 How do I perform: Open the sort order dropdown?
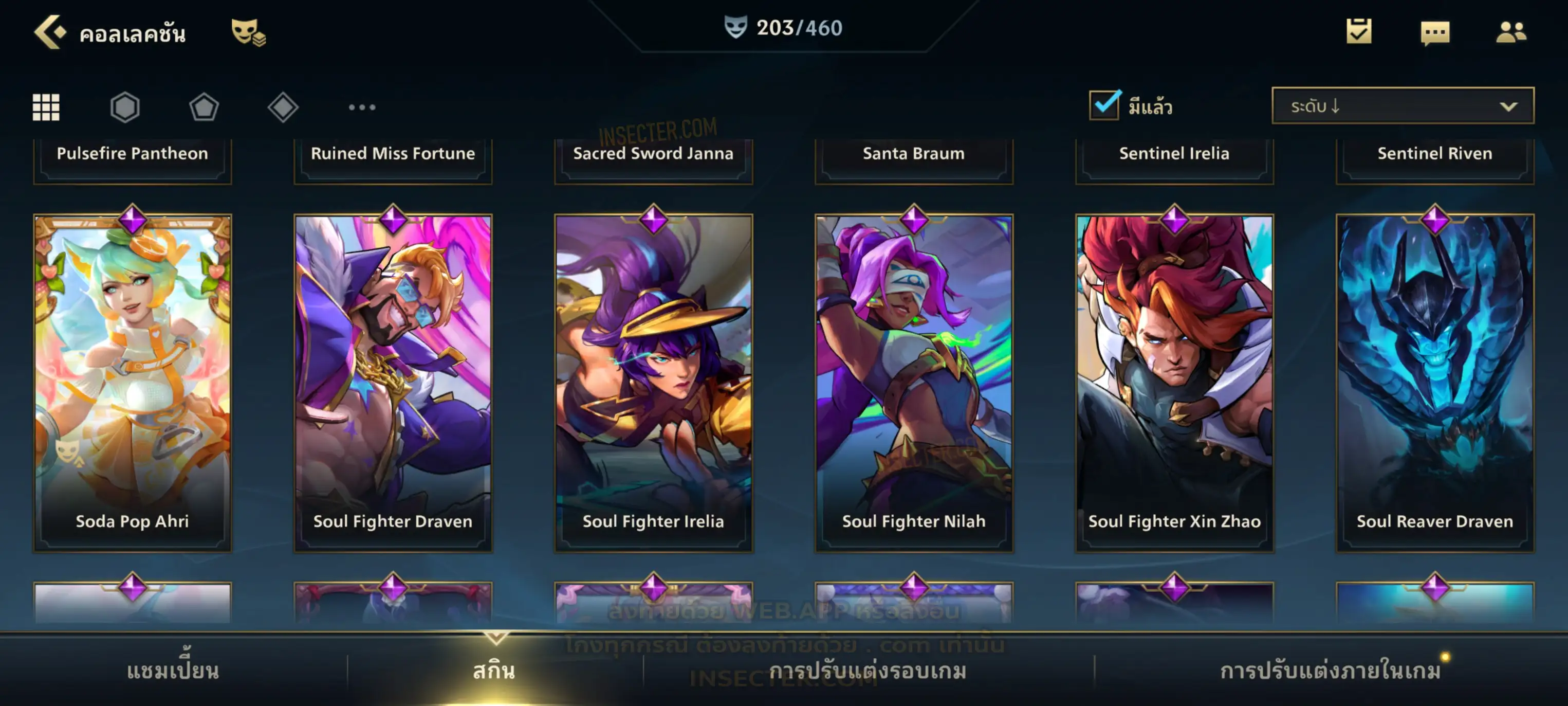[x=1403, y=106]
